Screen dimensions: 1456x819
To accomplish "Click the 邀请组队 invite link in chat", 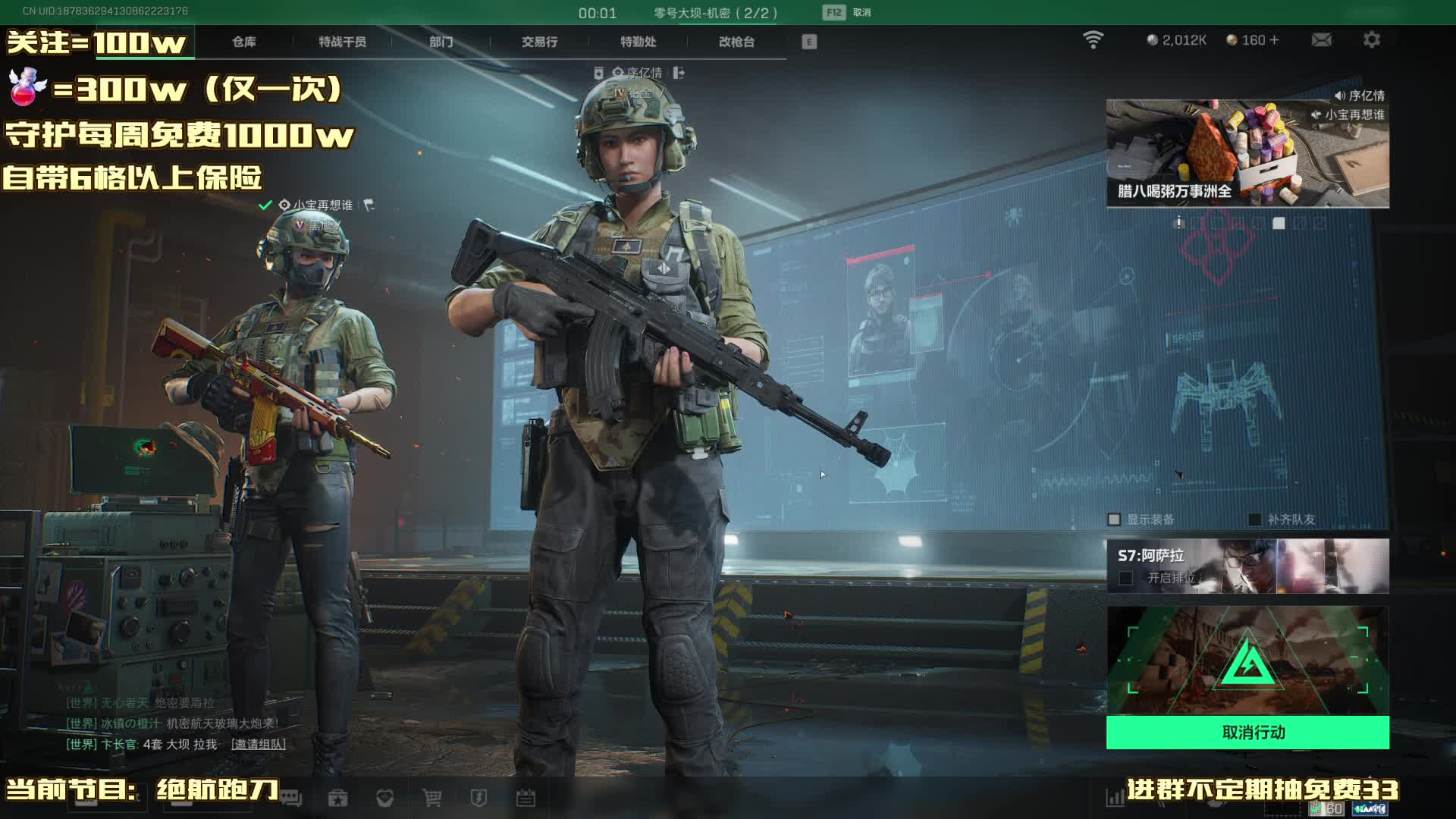I will 259,745.
